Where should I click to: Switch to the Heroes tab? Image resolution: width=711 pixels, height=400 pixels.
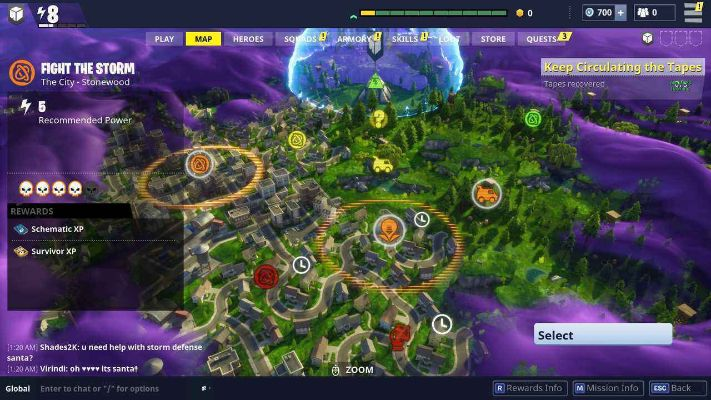pyautogui.click(x=248, y=39)
